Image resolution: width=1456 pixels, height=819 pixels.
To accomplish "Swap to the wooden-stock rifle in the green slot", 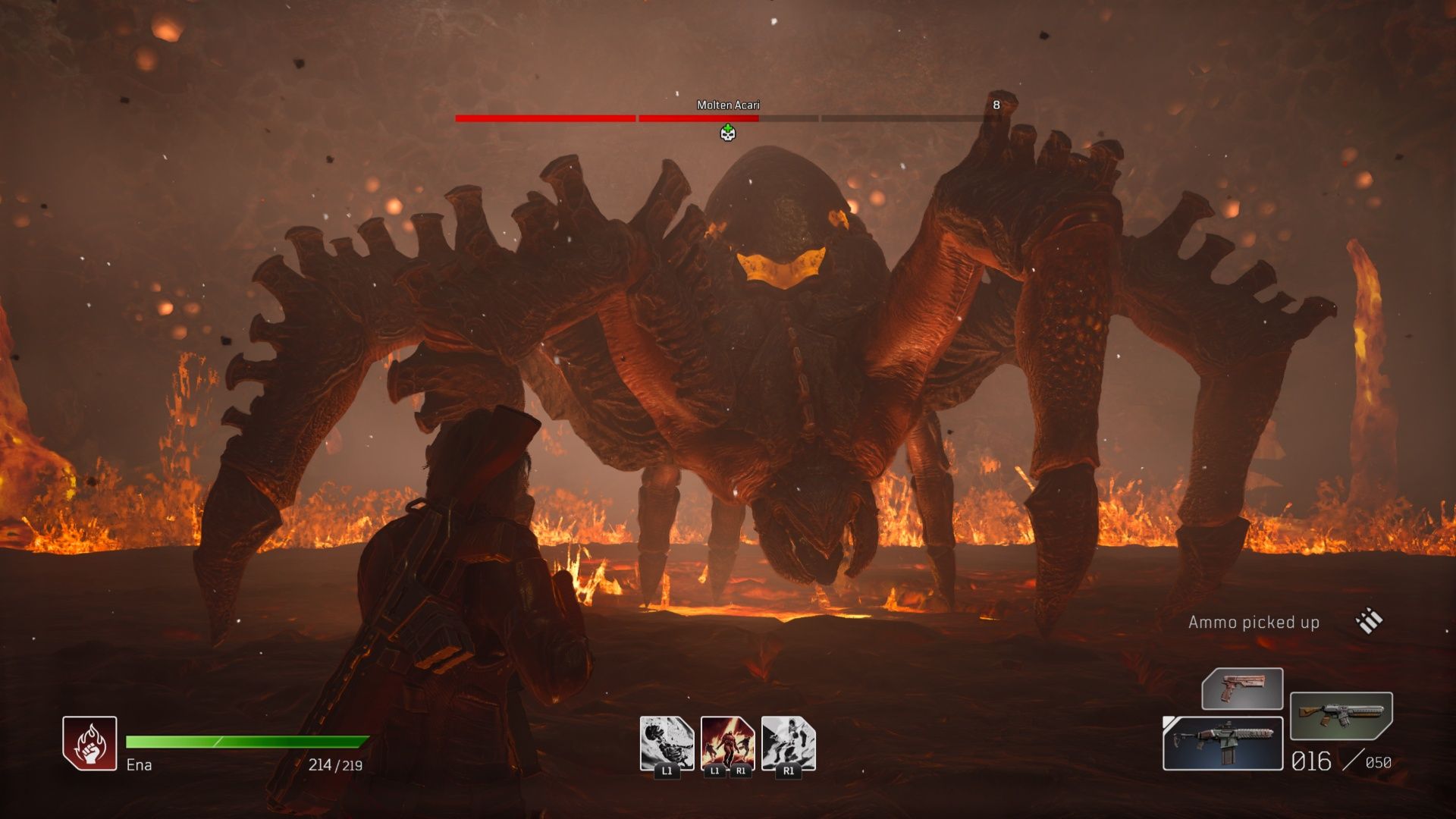I will 1341,715.
